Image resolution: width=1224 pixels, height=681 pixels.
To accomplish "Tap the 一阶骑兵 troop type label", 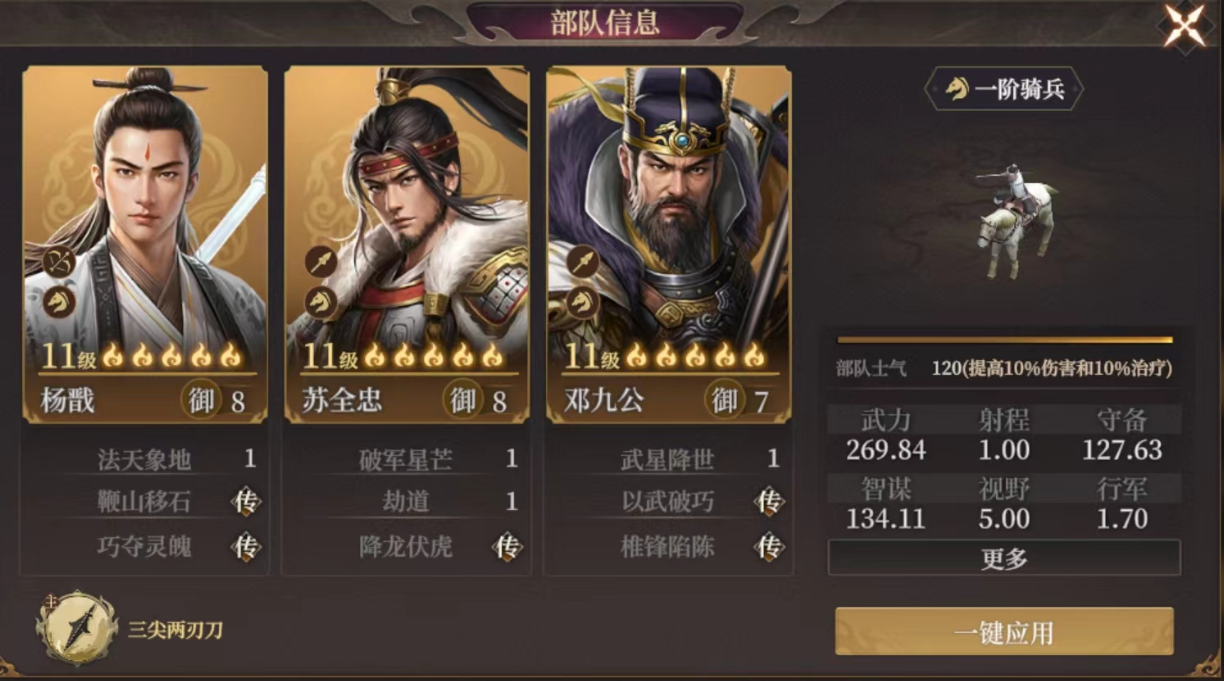I will (x=1004, y=90).
